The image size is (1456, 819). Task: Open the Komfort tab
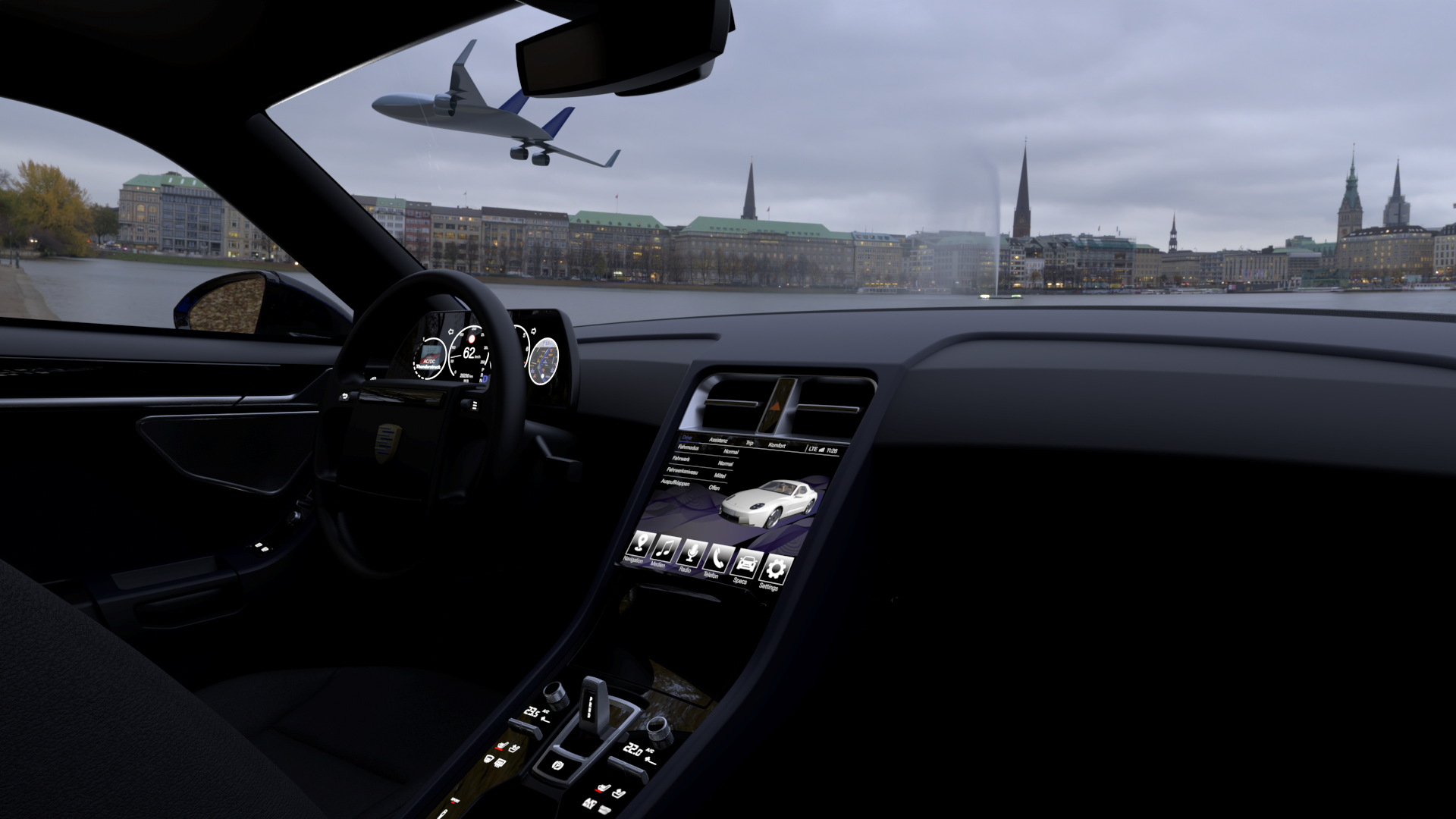point(777,445)
